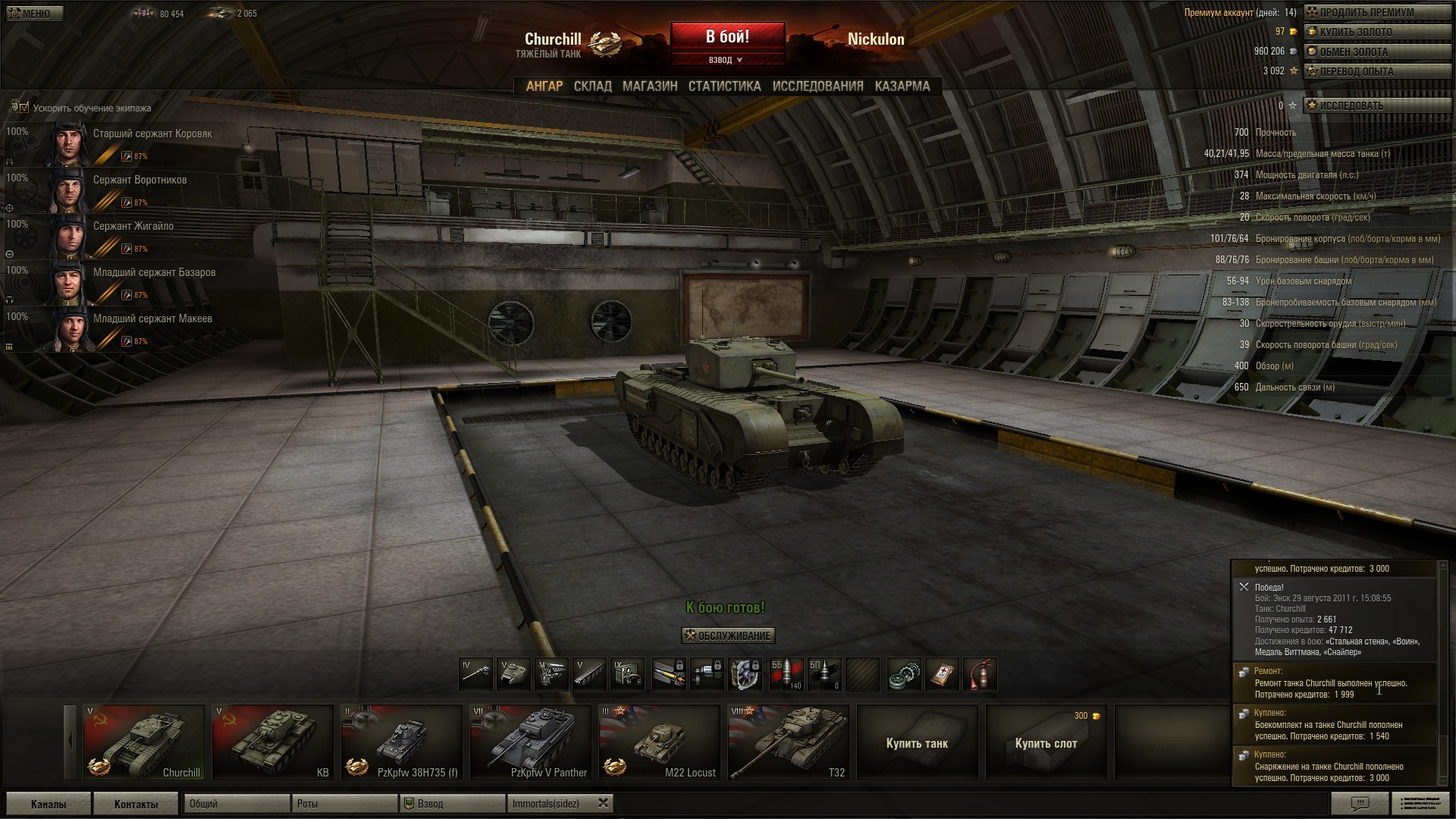Toggle the accelerate crew training checkbox

coord(24,108)
